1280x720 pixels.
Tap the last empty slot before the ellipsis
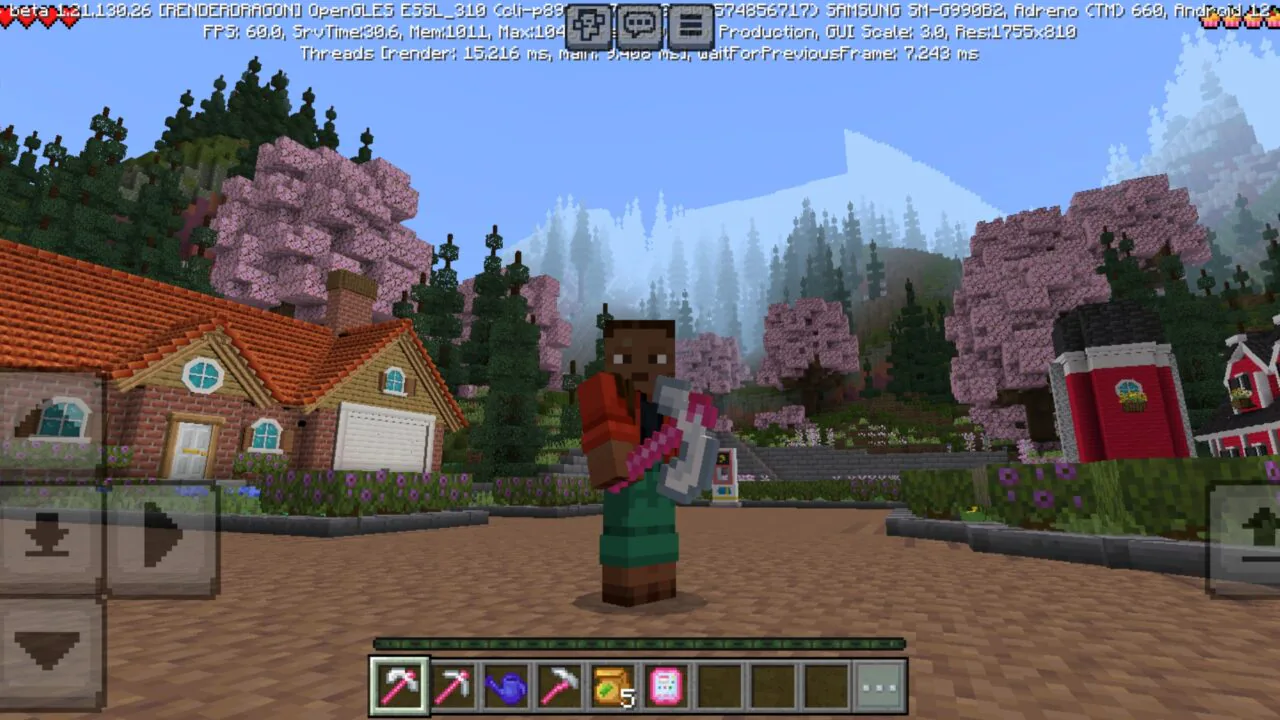tap(825, 684)
